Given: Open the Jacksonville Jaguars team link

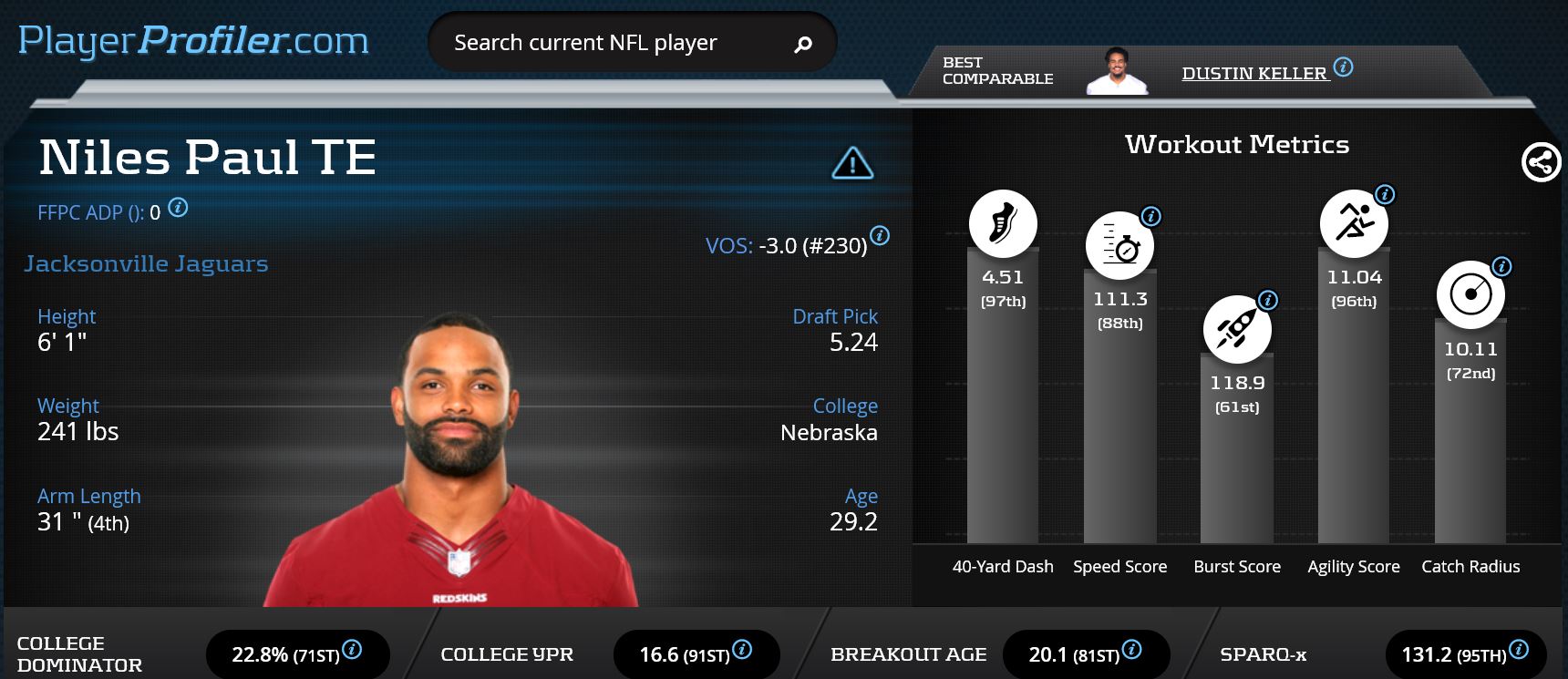Looking at the screenshot, I should pos(146,263).
